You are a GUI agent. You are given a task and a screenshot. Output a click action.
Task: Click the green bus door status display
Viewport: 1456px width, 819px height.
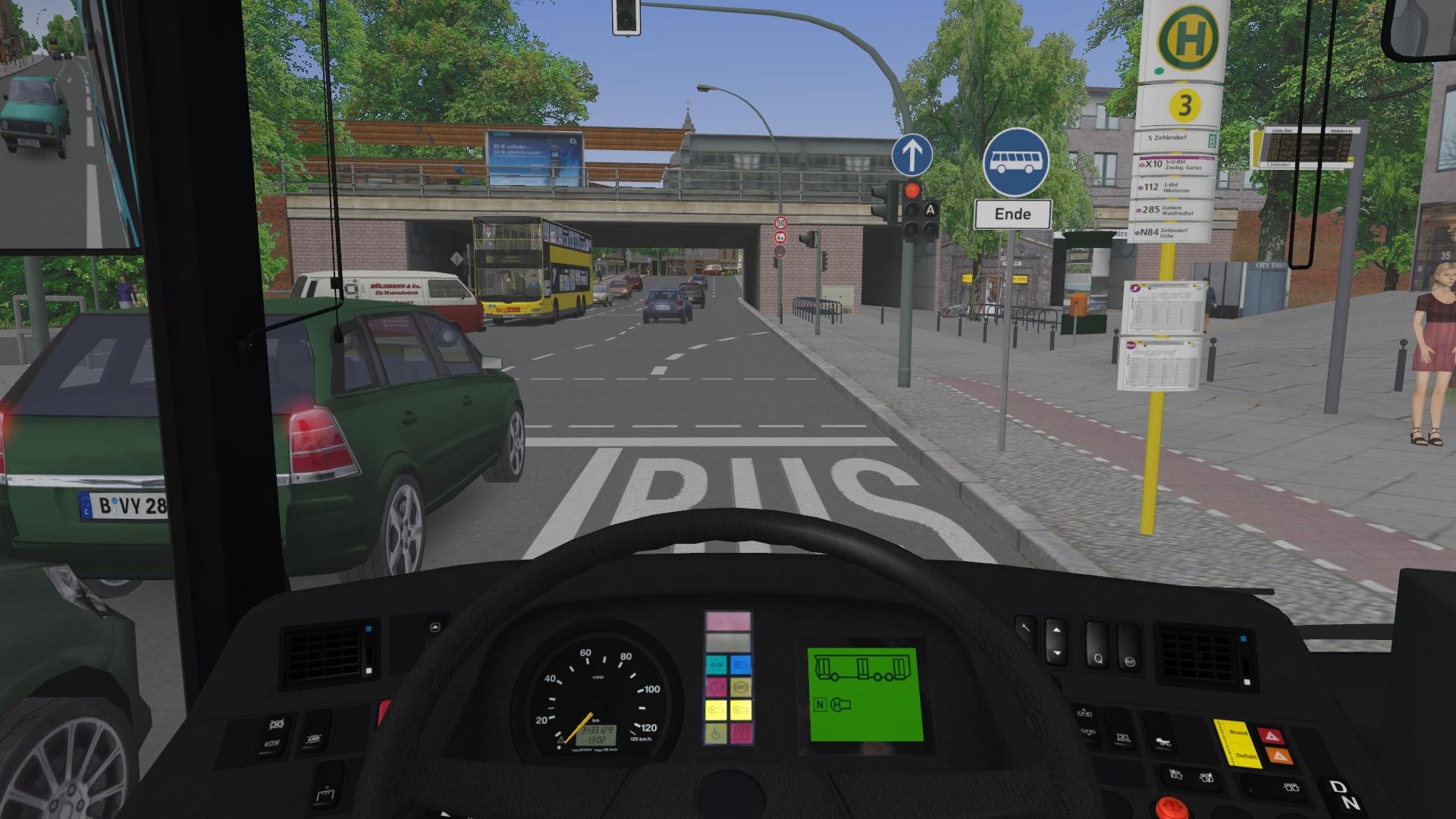[x=864, y=695]
